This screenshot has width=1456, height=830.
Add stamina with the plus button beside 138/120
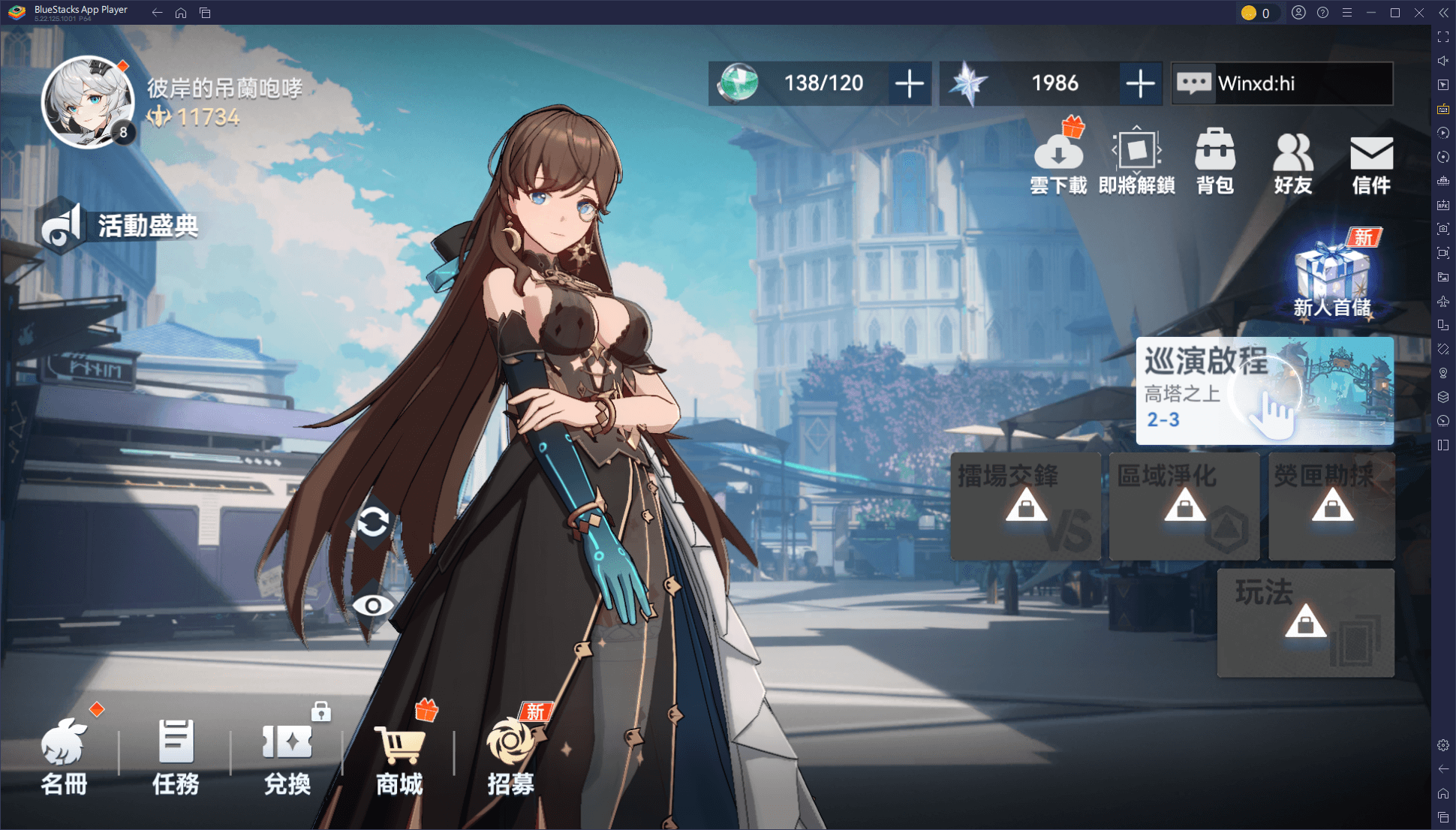coord(909,83)
